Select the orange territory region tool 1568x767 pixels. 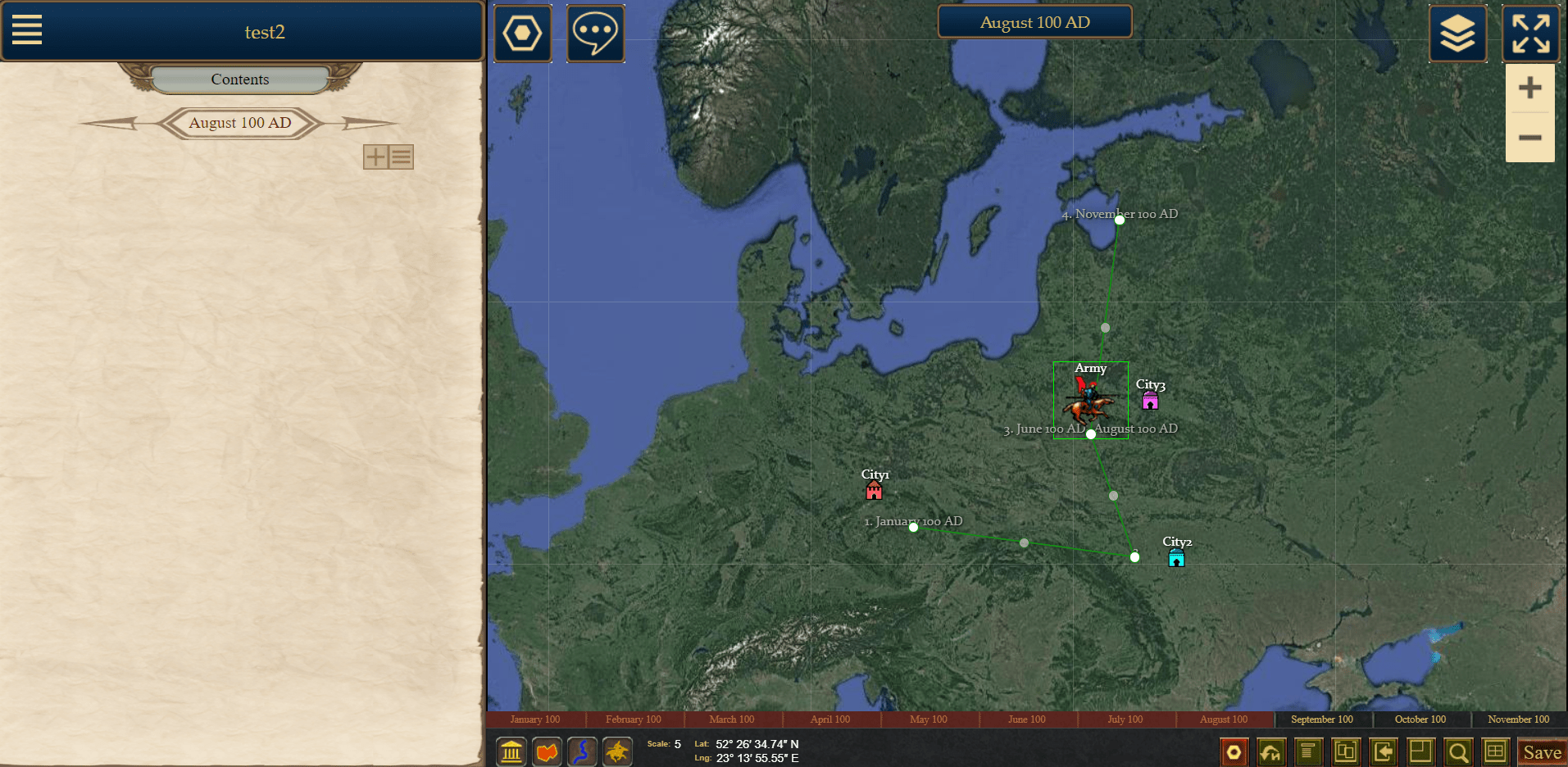tap(548, 751)
